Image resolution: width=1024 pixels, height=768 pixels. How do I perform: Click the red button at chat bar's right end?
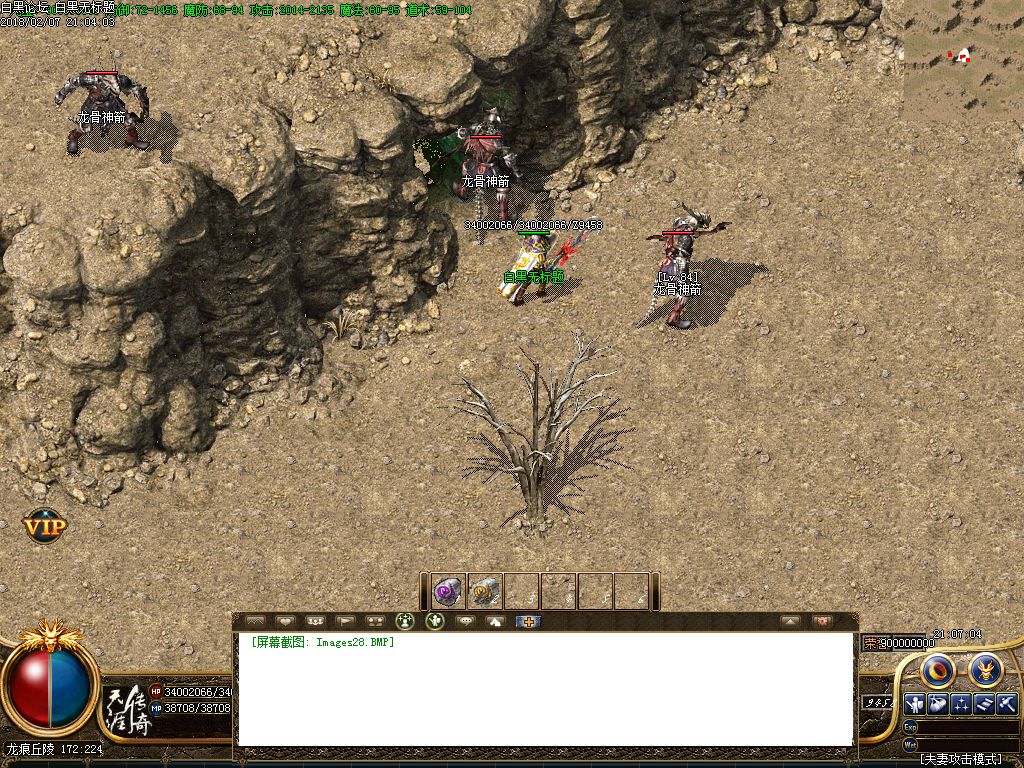pyautogui.click(x=822, y=621)
